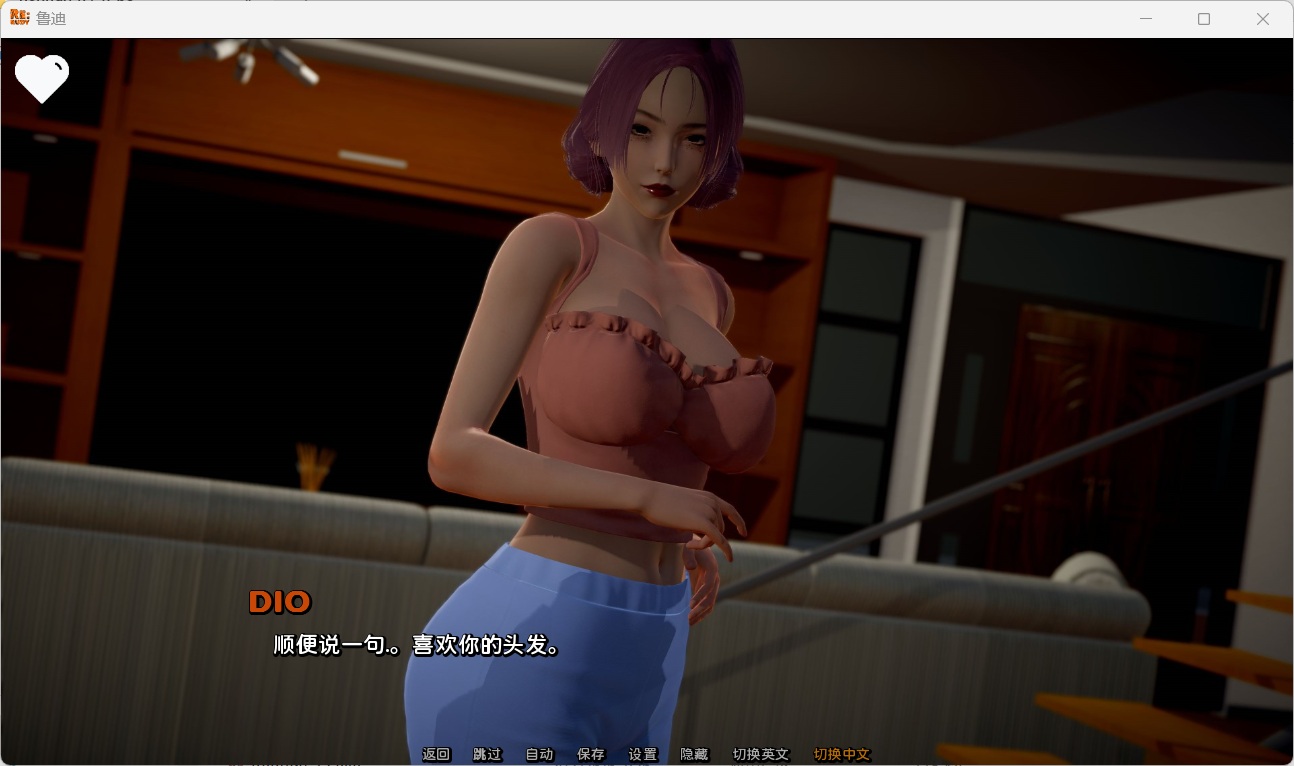
Task: Click the DIO speaker name label
Action: pos(280,601)
